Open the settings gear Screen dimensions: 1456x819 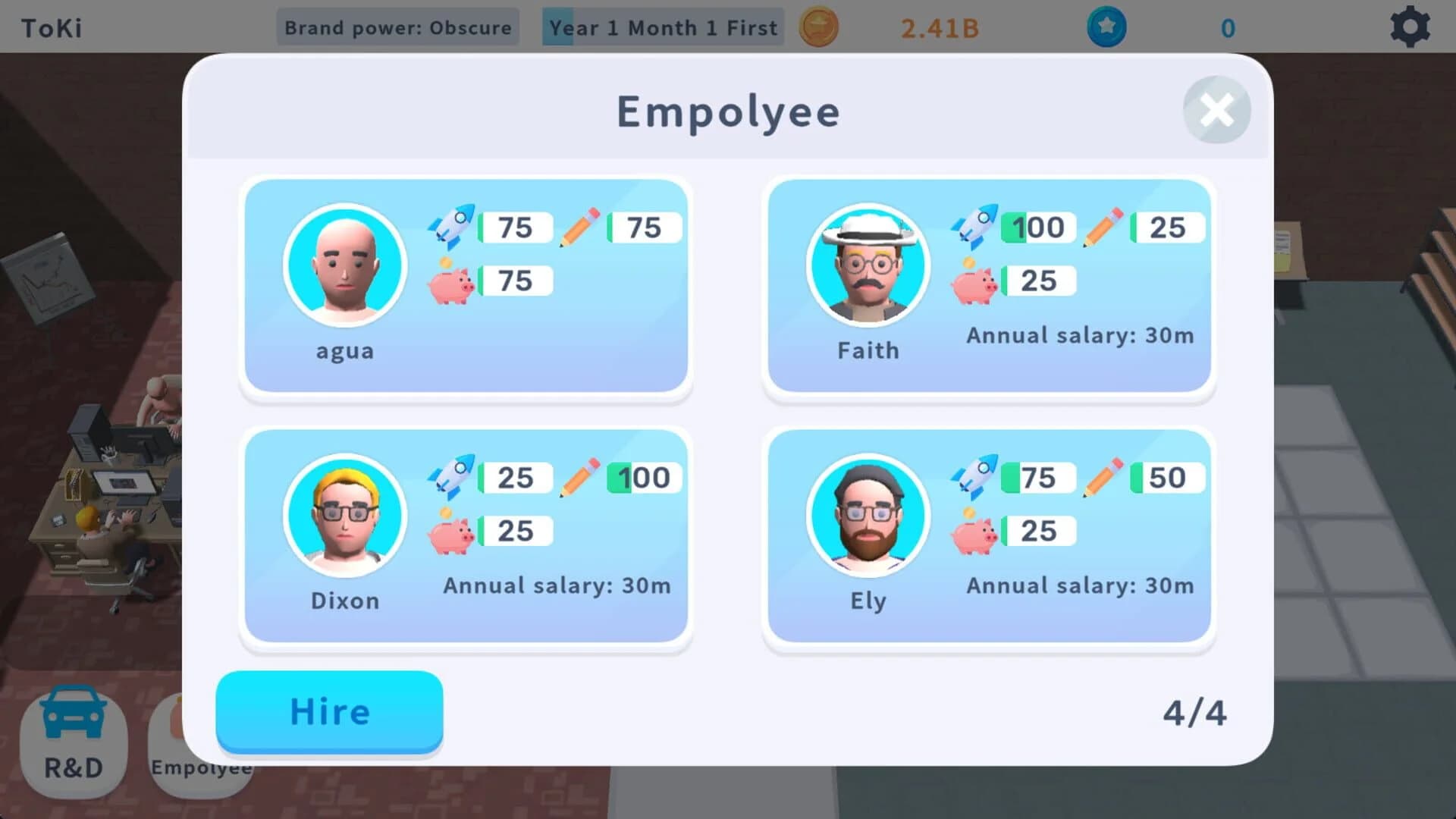[1411, 27]
